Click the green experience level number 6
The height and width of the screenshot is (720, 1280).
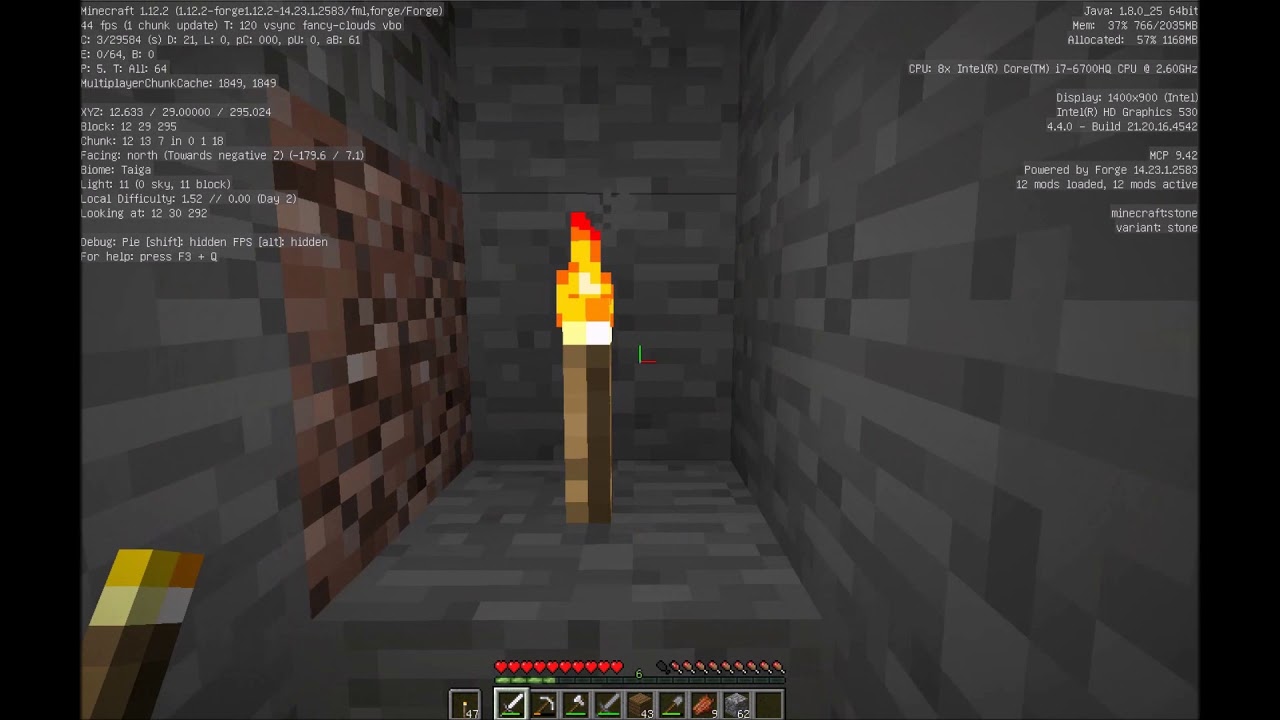638,674
